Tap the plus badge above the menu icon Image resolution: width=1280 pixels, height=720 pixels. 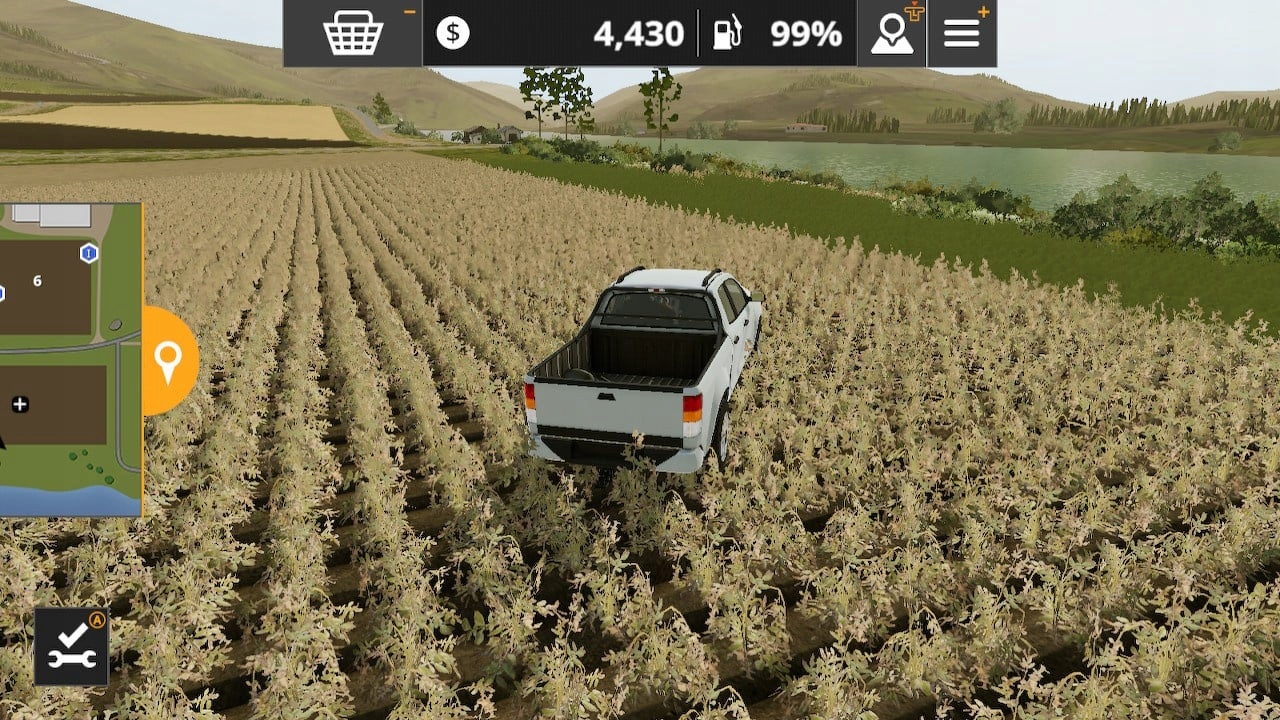pos(986,11)
